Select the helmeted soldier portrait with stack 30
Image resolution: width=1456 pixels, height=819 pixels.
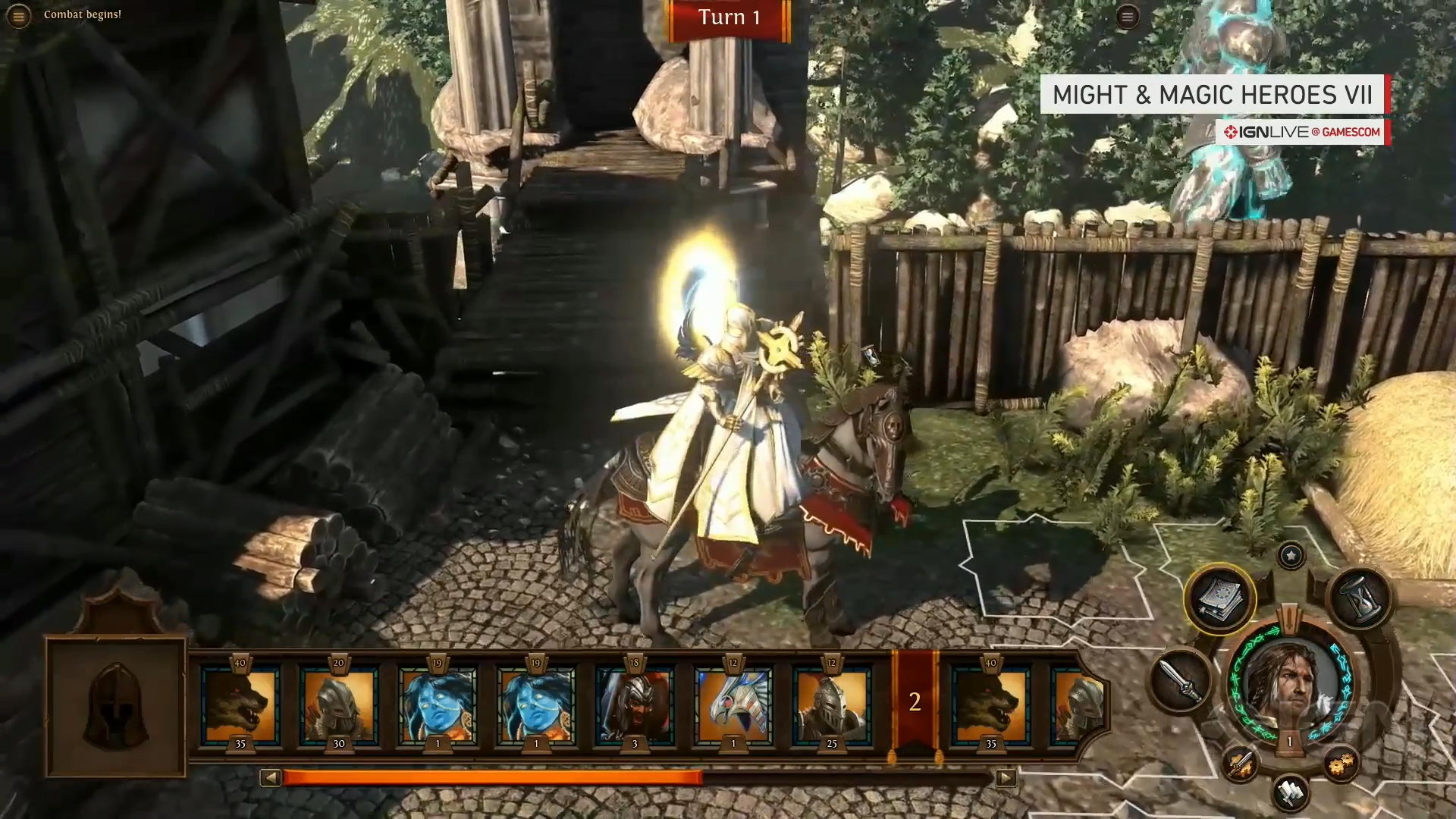coord(339,705)
